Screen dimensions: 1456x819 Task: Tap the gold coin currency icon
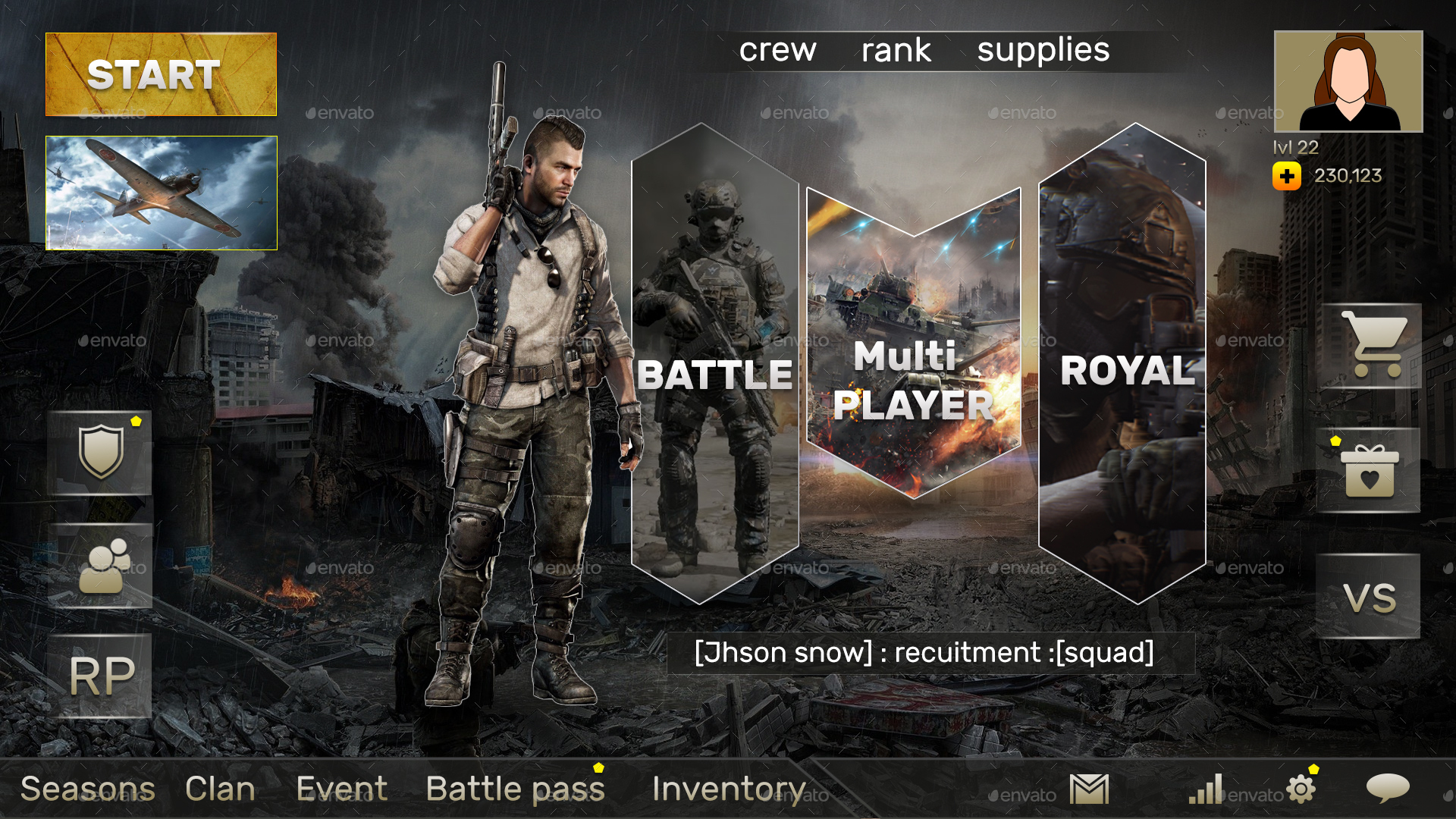point(1287,177)
